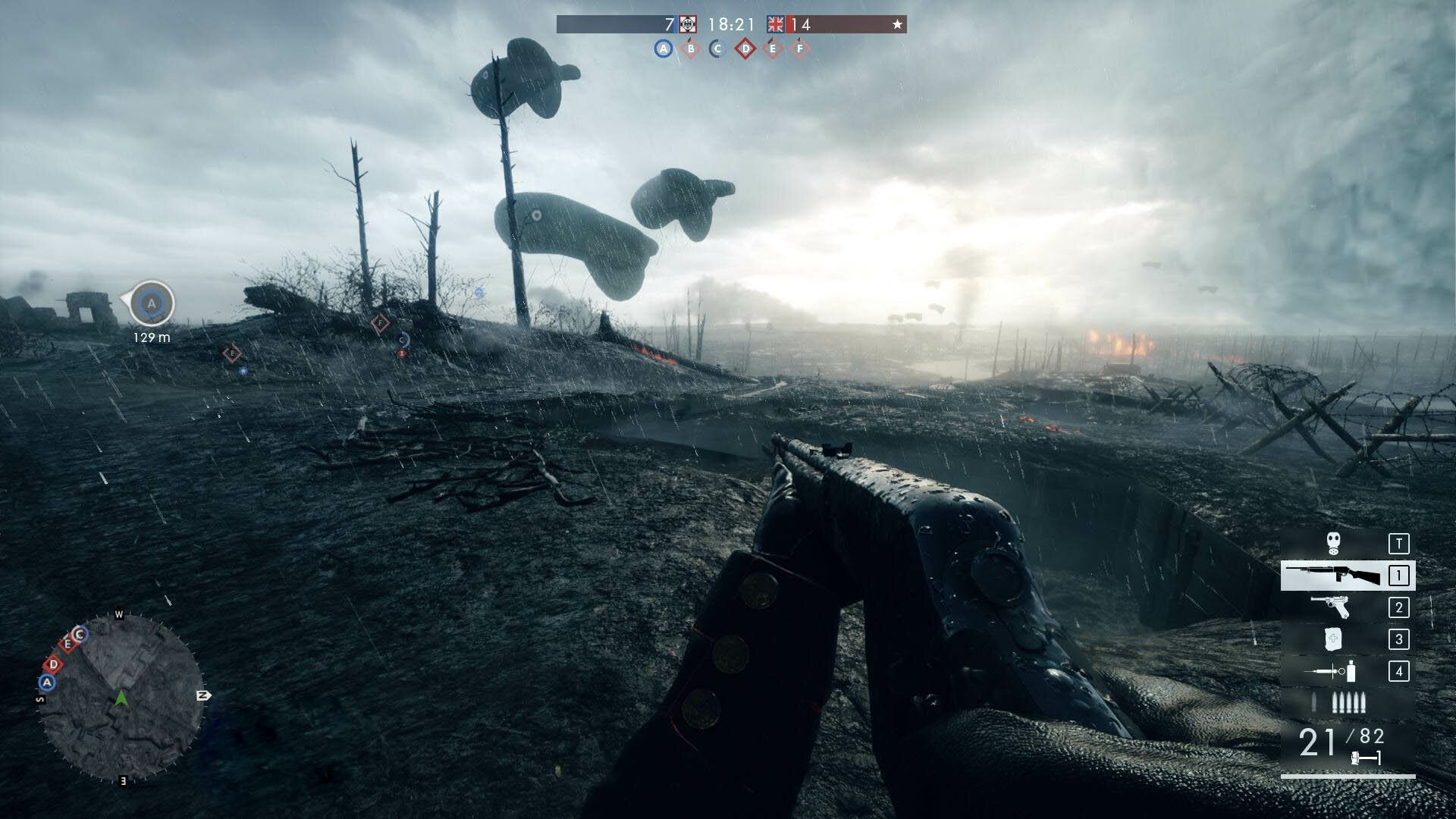
Task: Select objective E flag in top capture row
Action: pos(773,49)
